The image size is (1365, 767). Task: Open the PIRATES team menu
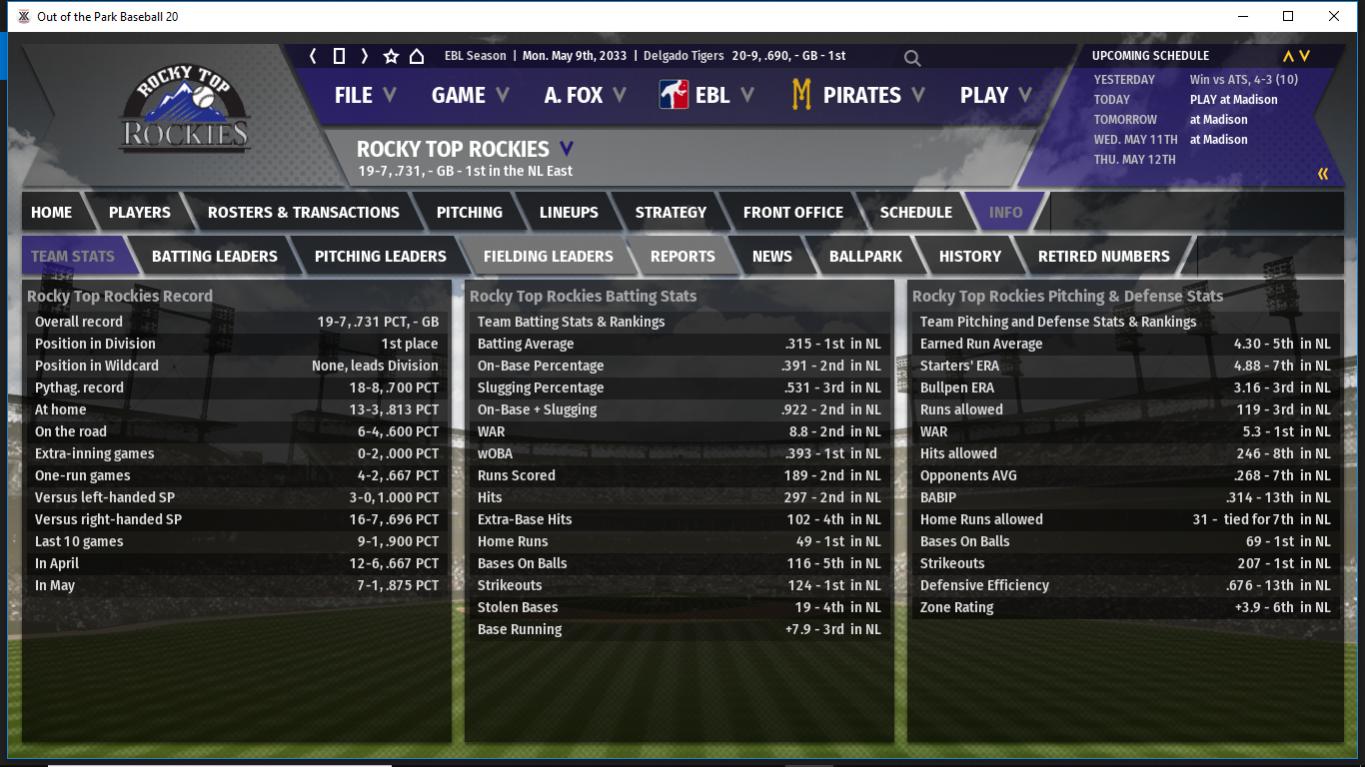coord(858,95)
